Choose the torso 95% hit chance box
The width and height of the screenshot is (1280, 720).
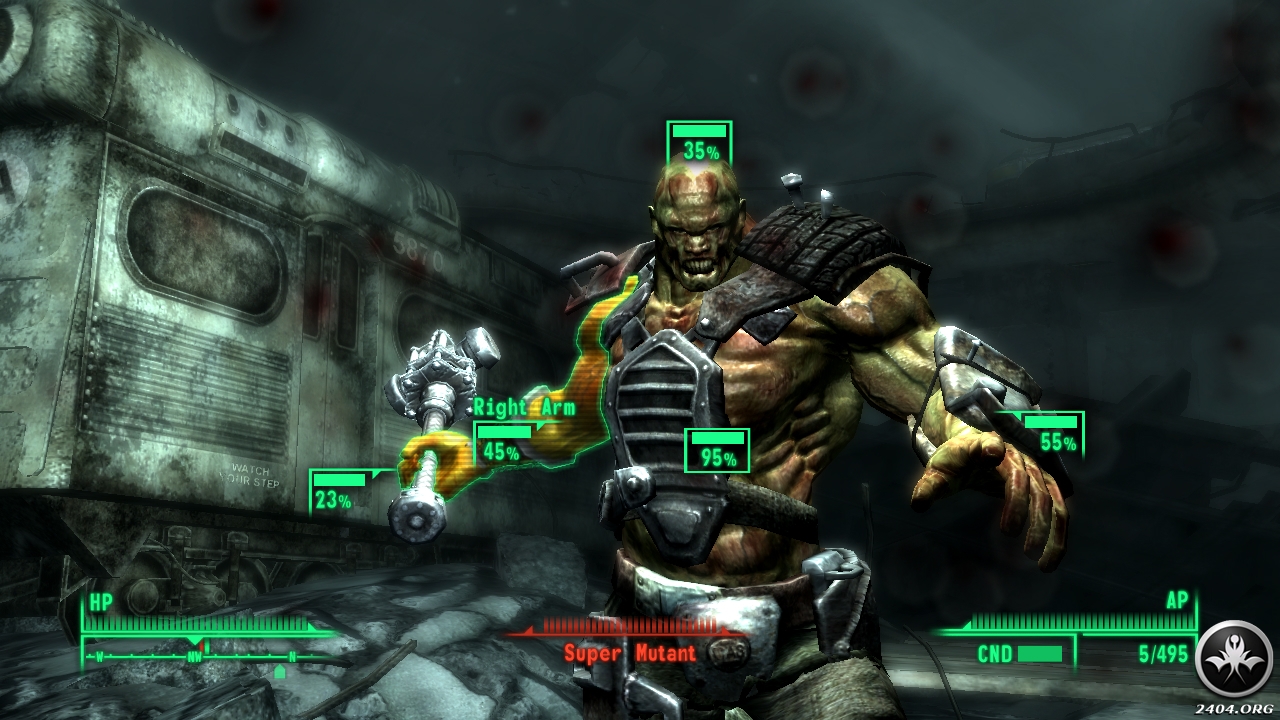click(717, 451)
